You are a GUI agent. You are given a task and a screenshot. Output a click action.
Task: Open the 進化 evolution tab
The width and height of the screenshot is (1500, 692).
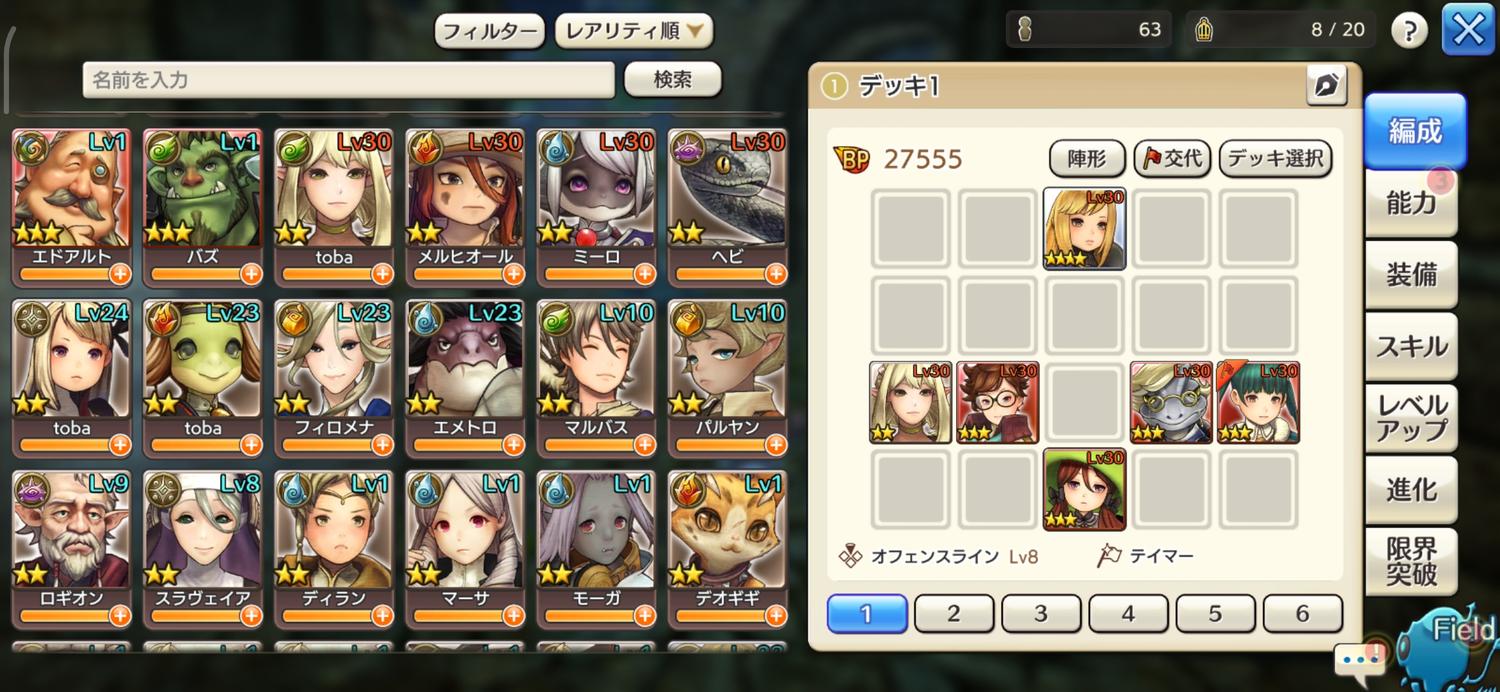point(1411,490)
